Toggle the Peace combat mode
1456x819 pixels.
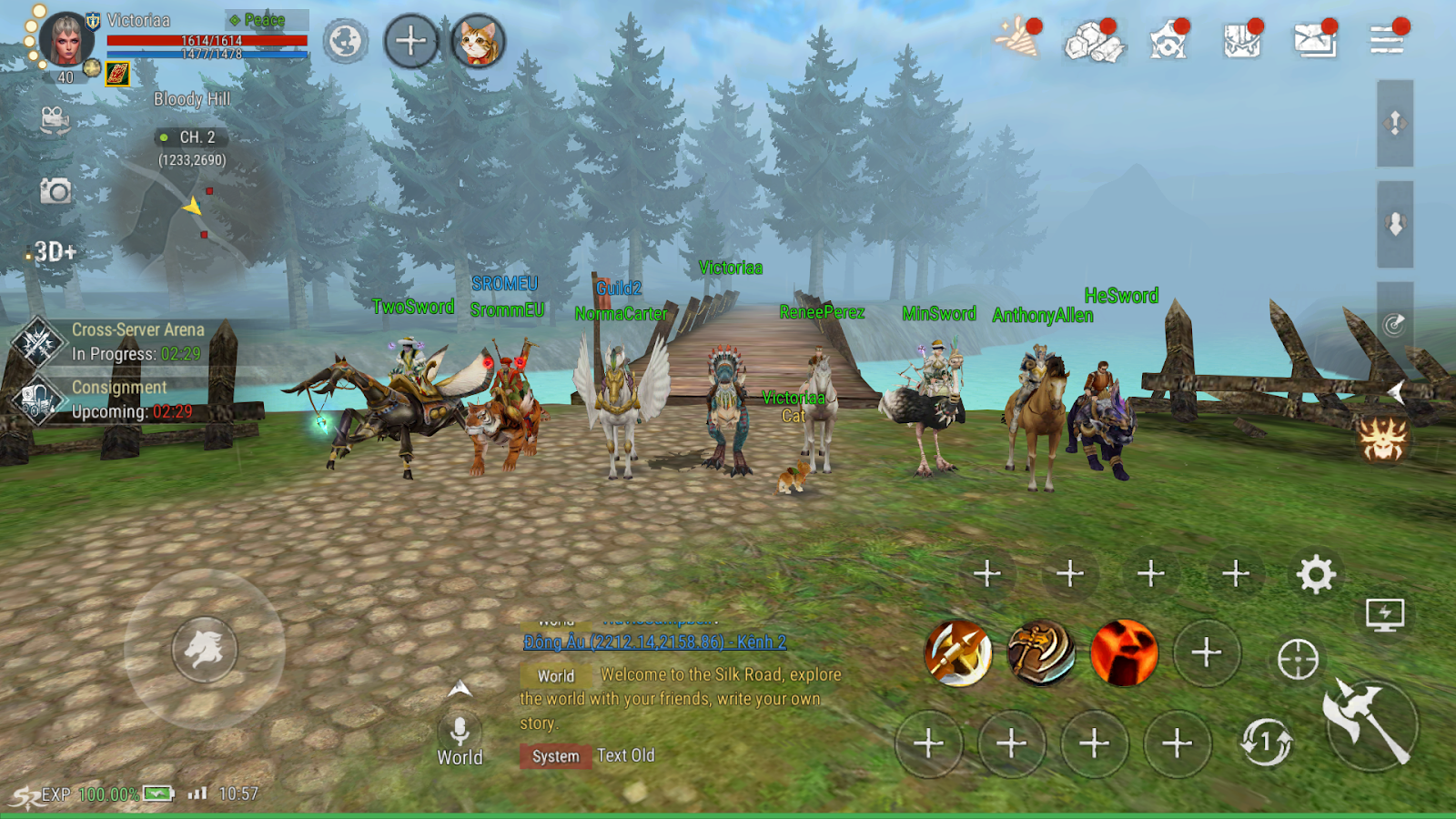pyautogui.click(x=264, y=20)
